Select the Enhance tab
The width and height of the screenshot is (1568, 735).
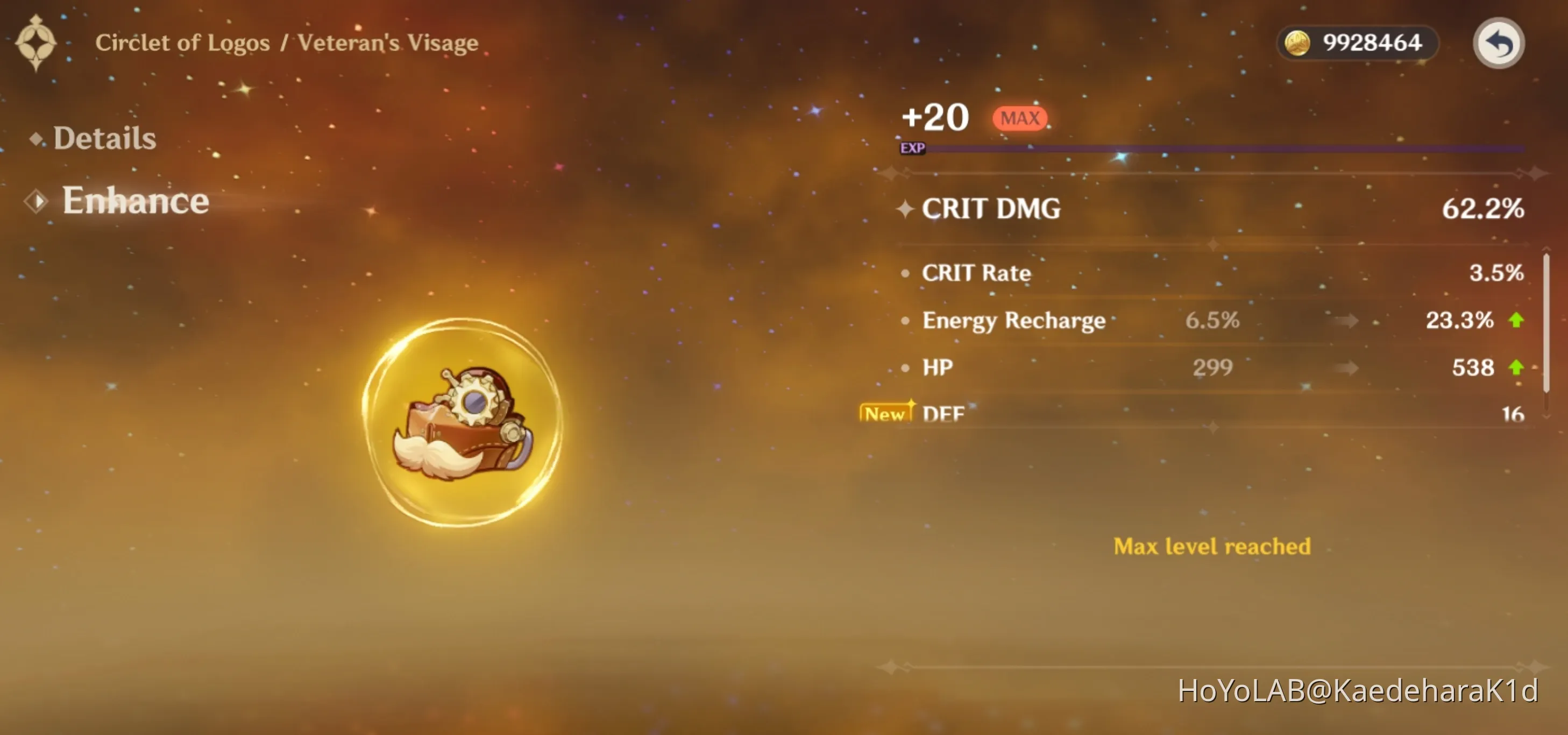134,200
